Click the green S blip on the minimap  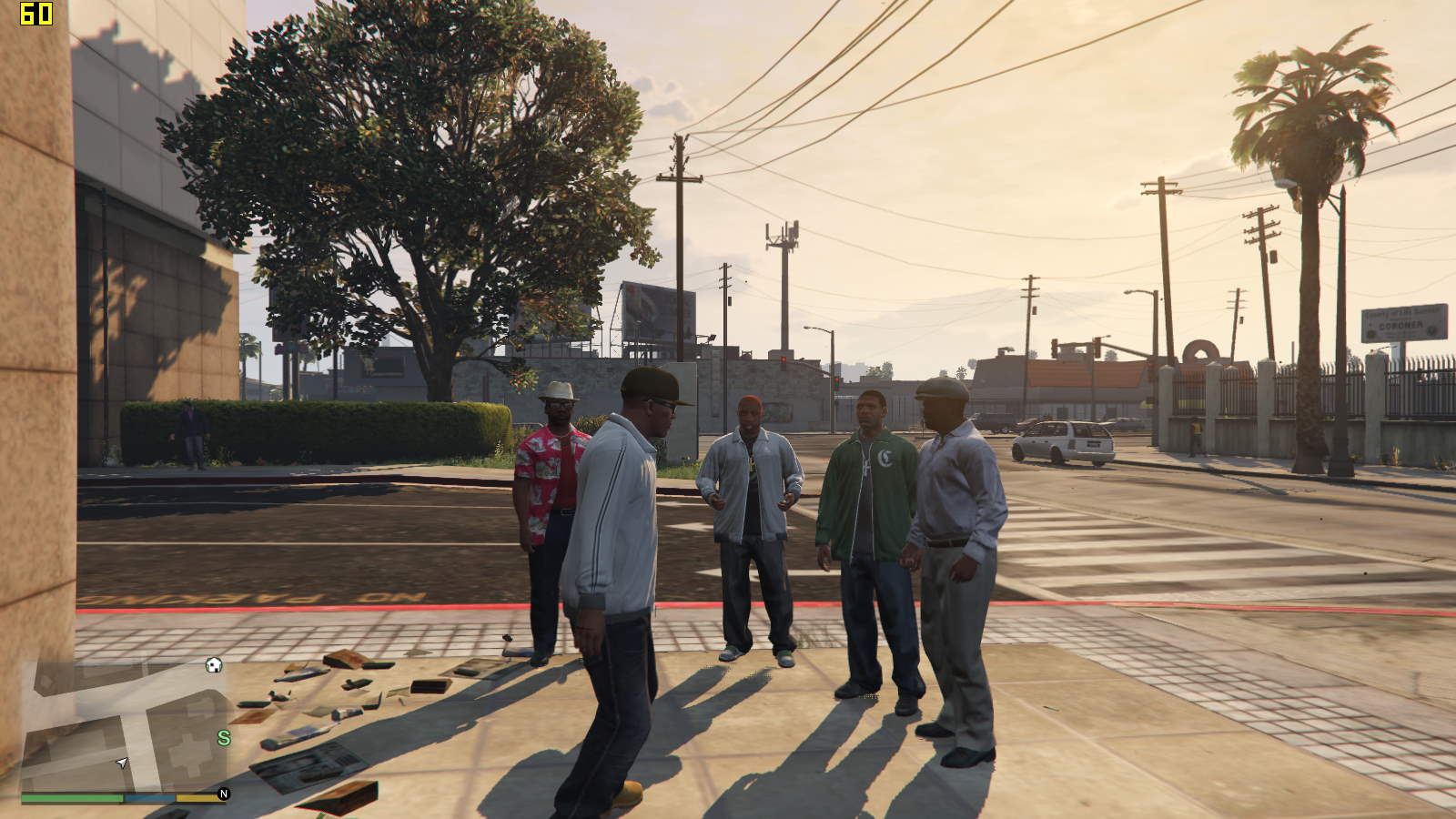(224, 738)
